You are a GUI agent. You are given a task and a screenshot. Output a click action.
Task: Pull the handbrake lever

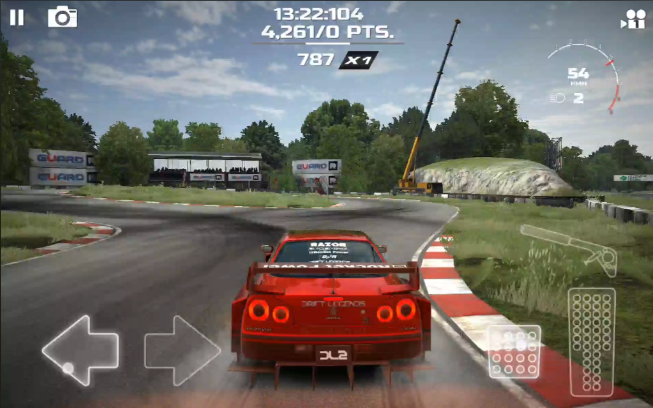coord(570,248)
